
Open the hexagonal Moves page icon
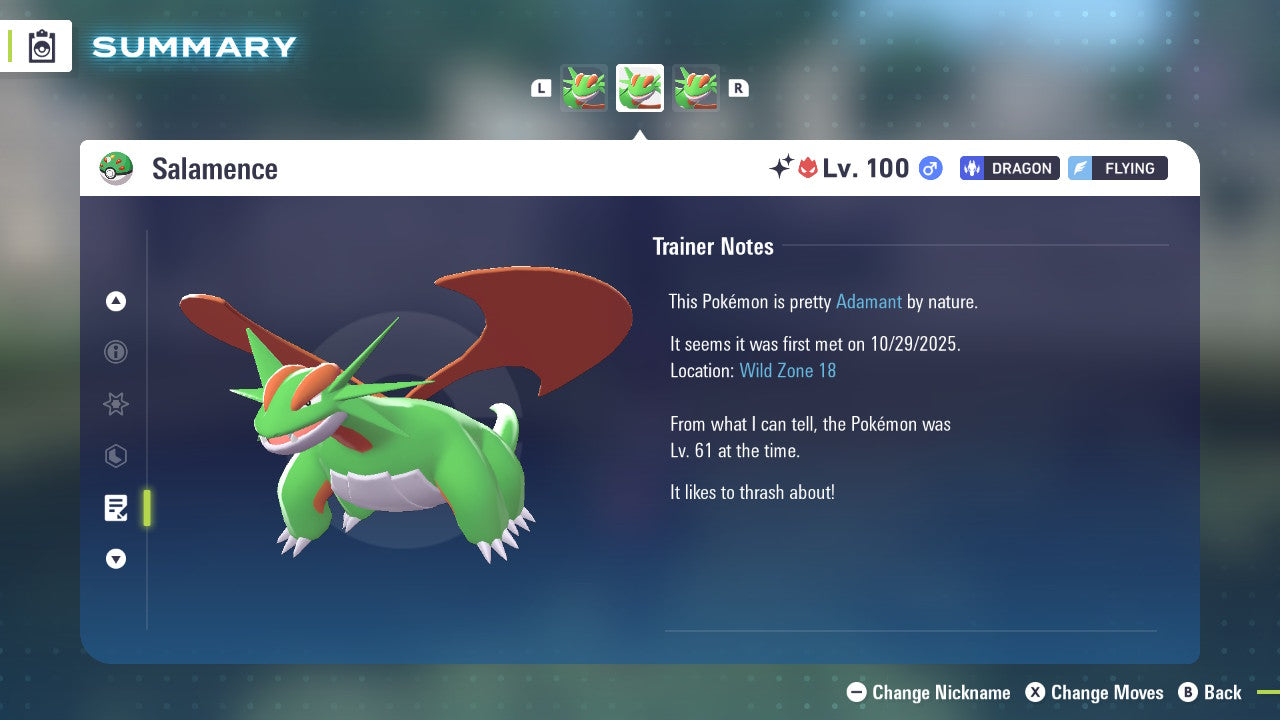116,456
